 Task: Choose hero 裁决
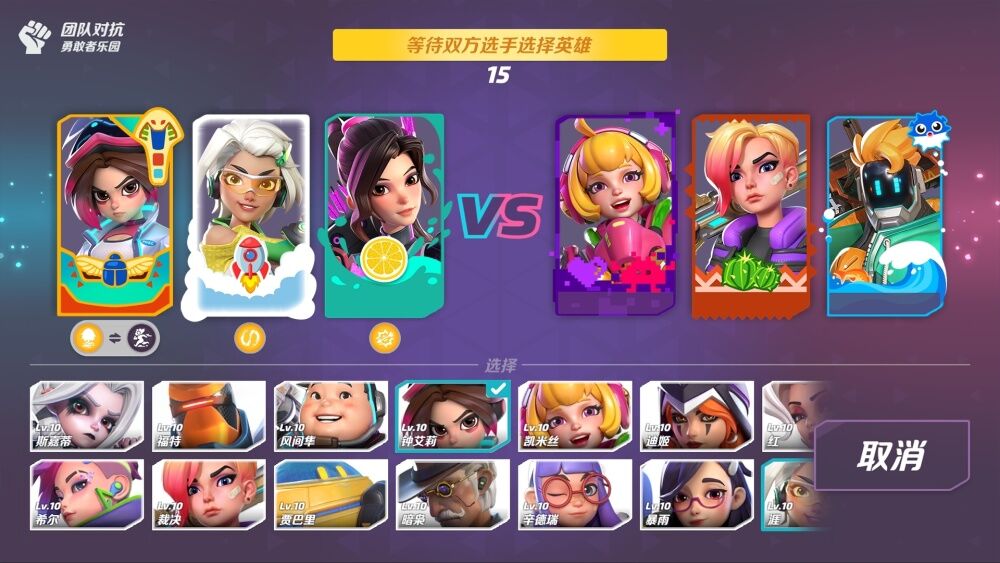(209, 493)
